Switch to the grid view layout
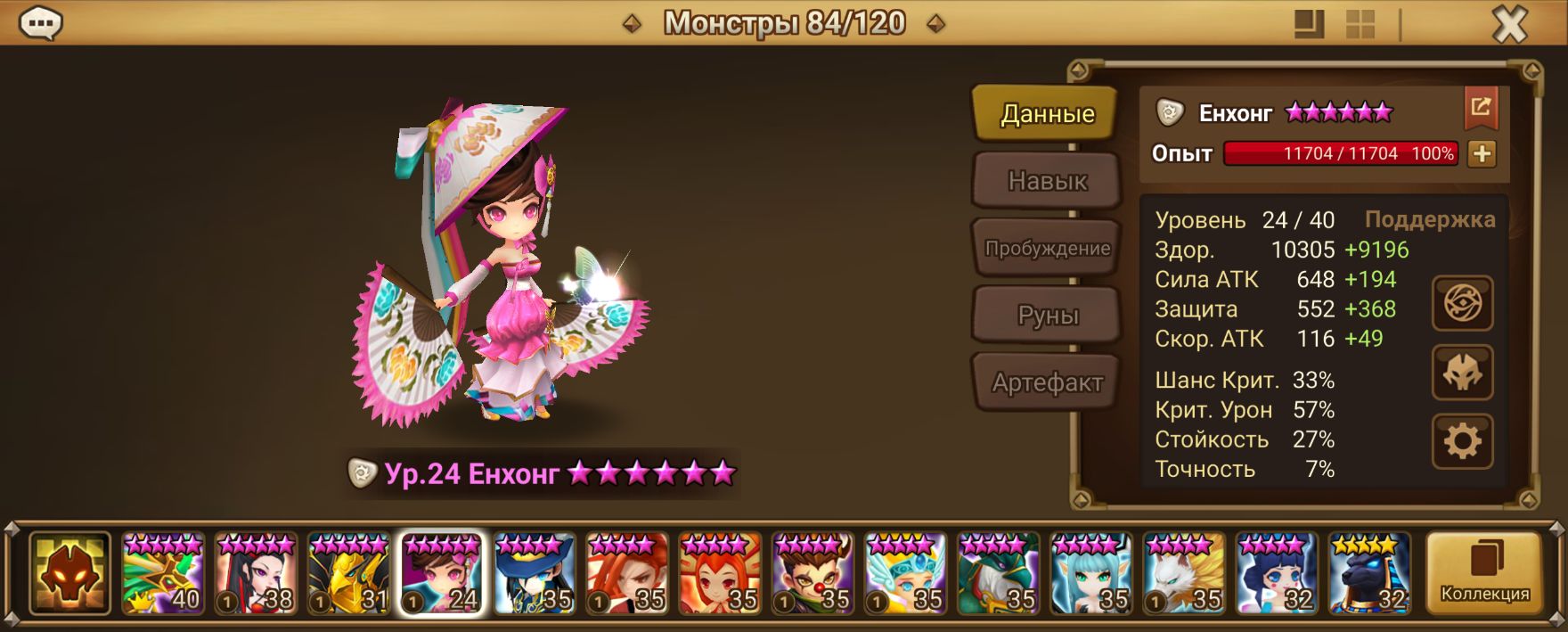Viewport: 1568px width, 632px height. pyautogui.click(x=1360, y=24)
